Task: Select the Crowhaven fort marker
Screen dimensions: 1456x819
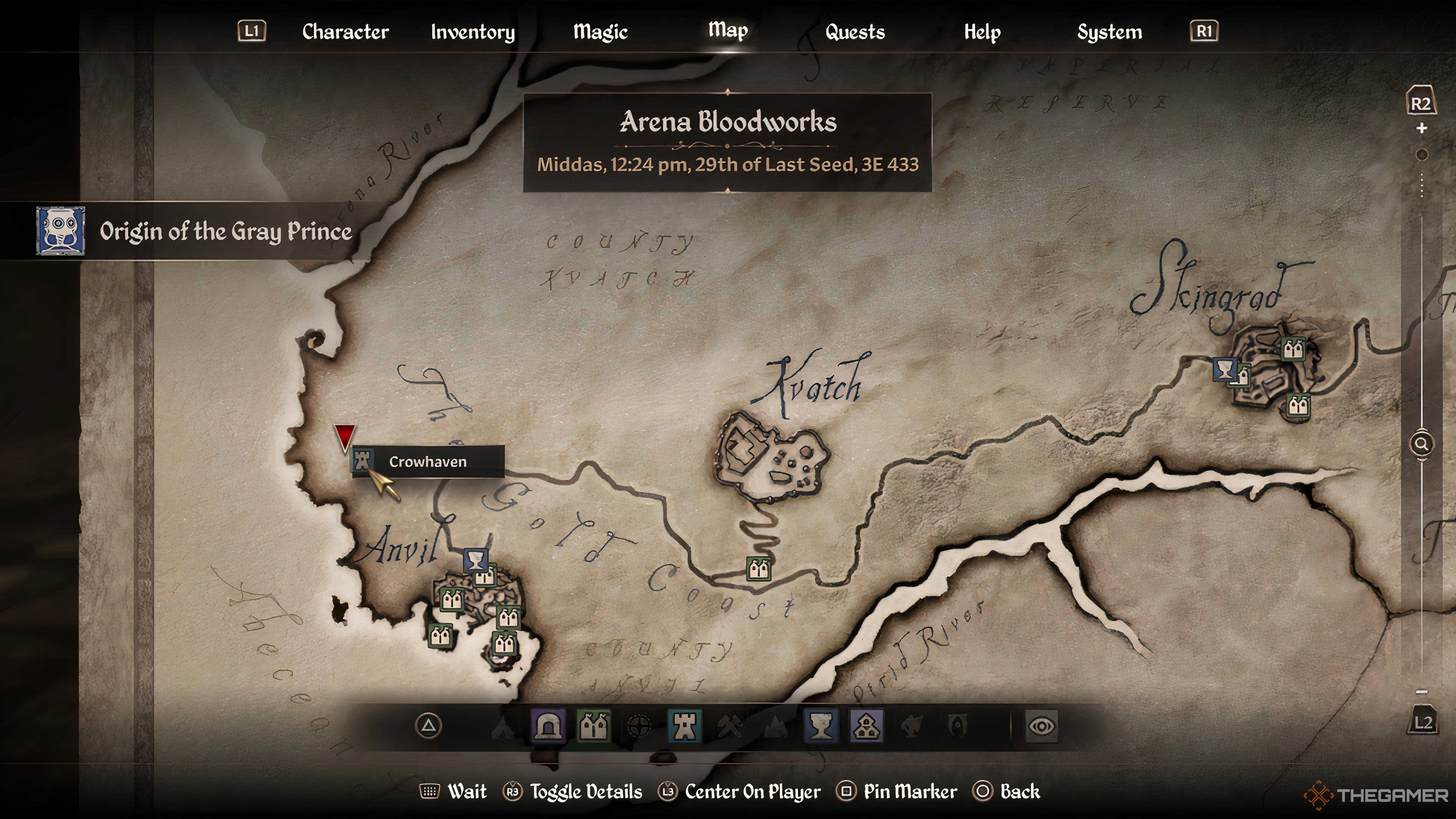Action: click(x=362, y=460)
